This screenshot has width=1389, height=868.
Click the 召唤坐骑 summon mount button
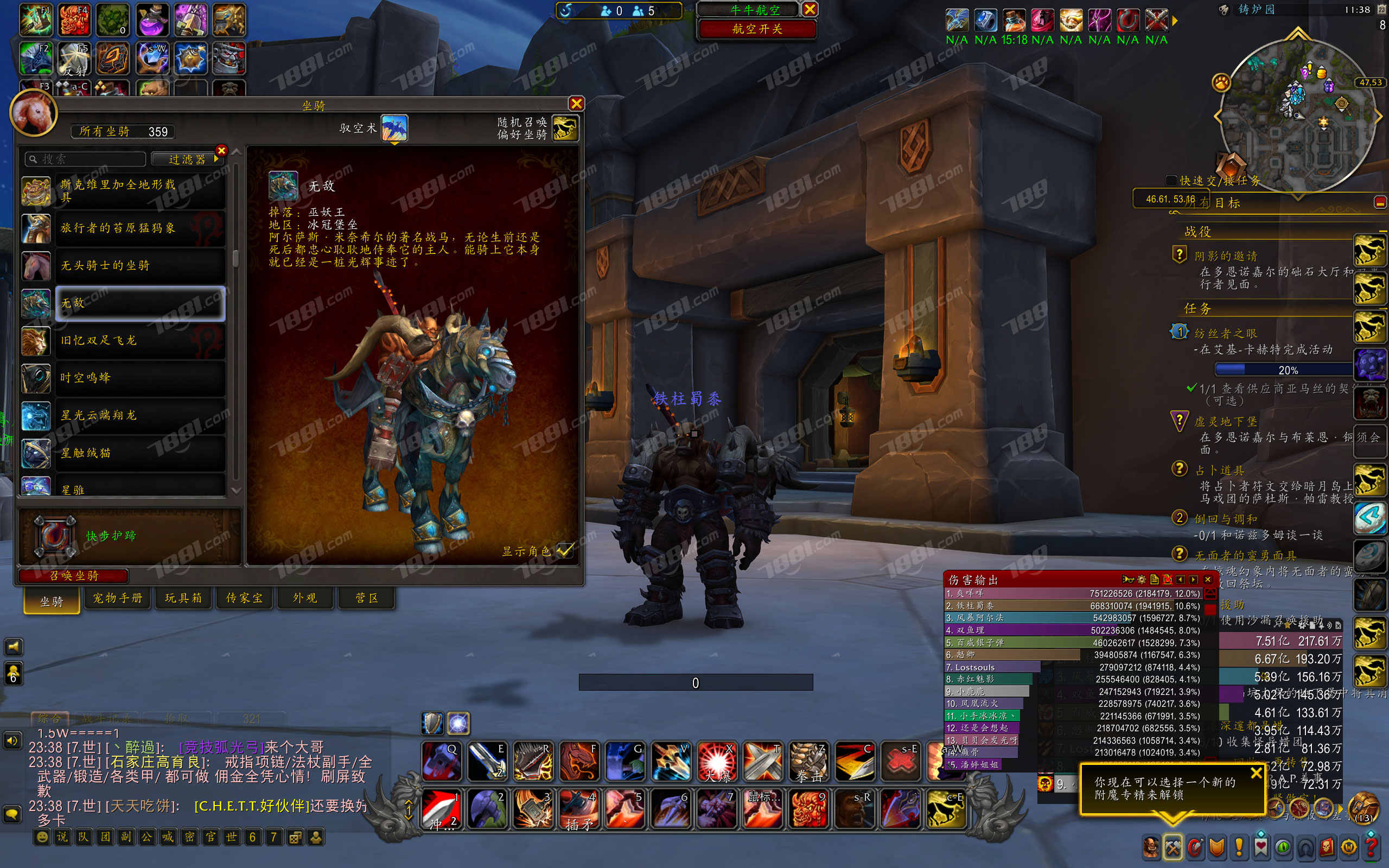pos(73,575)
